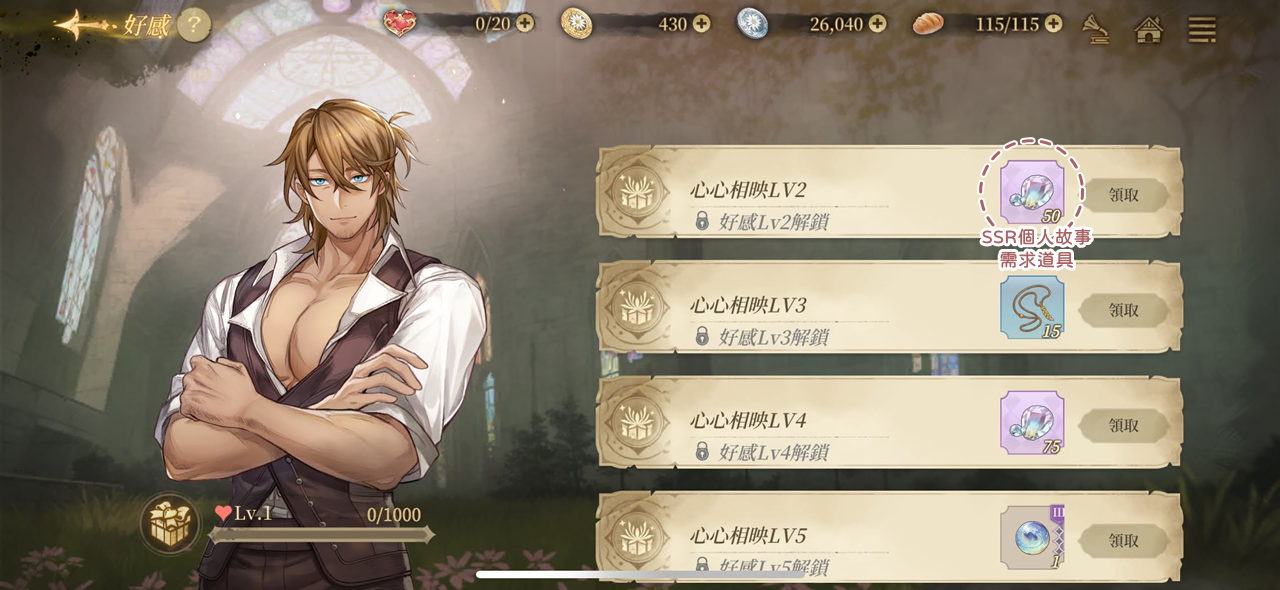Claim the 心心相映LV3 reward with 領取
Image resolution: width=1280 pixels, height=590 pixels.
pyautogui.click(x=1124, y=310)
